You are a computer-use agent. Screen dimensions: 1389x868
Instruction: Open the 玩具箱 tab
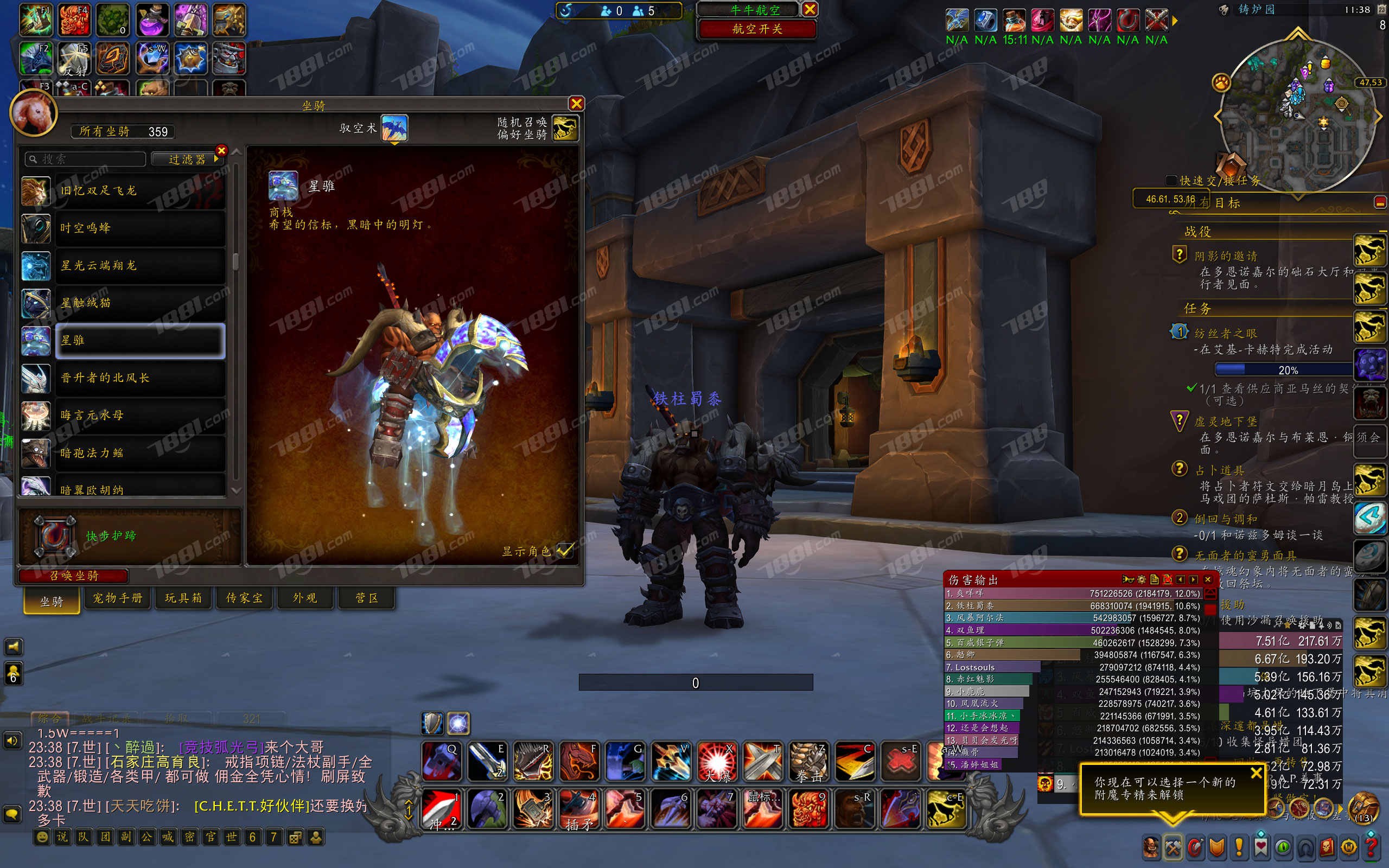tap(183, 598)
